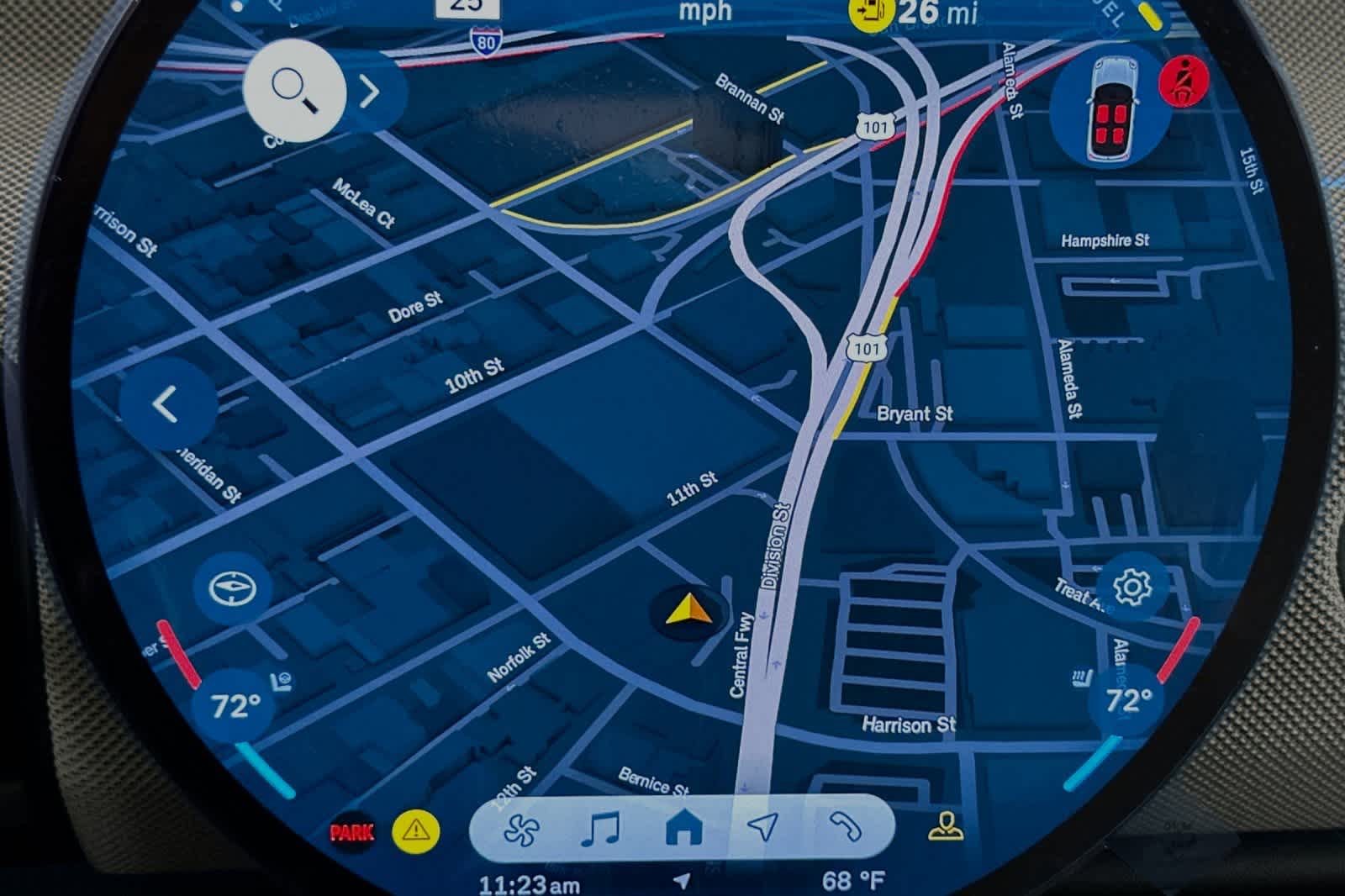1345x896 pixels.
Task: Tap the red seatbelt warning icon
Action: click(x=1184, y=82)
